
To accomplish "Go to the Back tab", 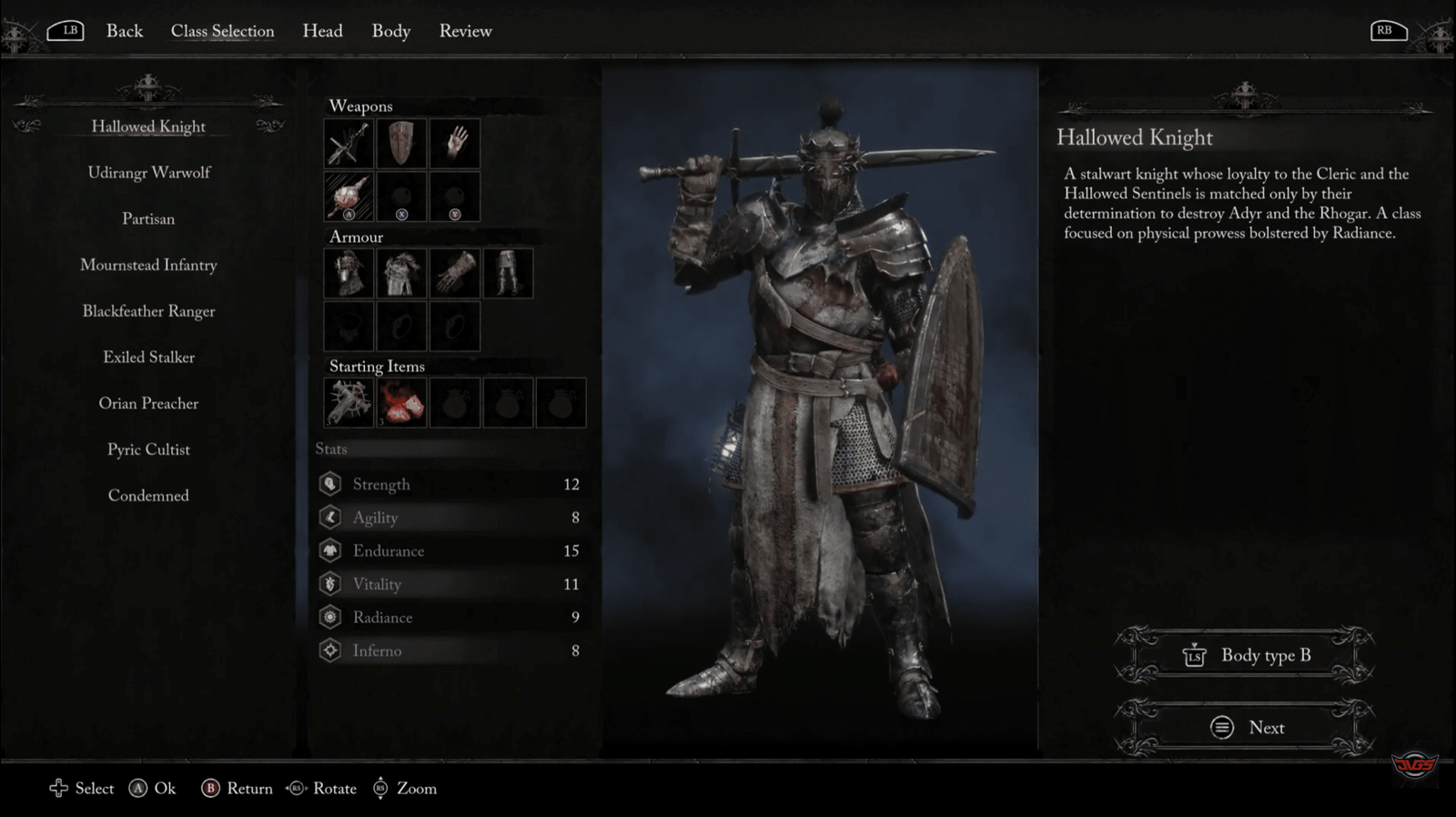I will pos(125,31).
